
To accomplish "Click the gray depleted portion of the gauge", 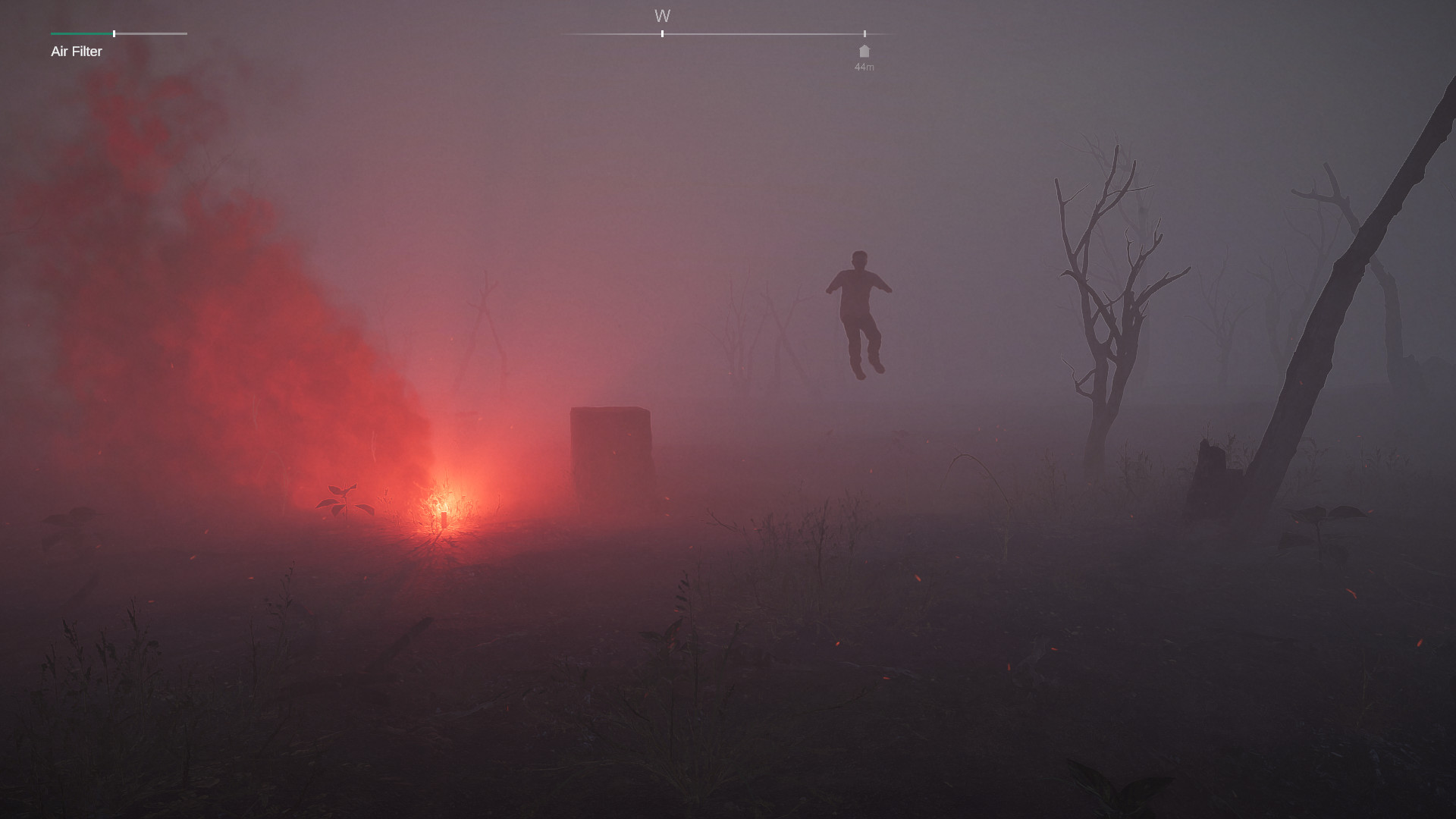I will tap(152, 33).
